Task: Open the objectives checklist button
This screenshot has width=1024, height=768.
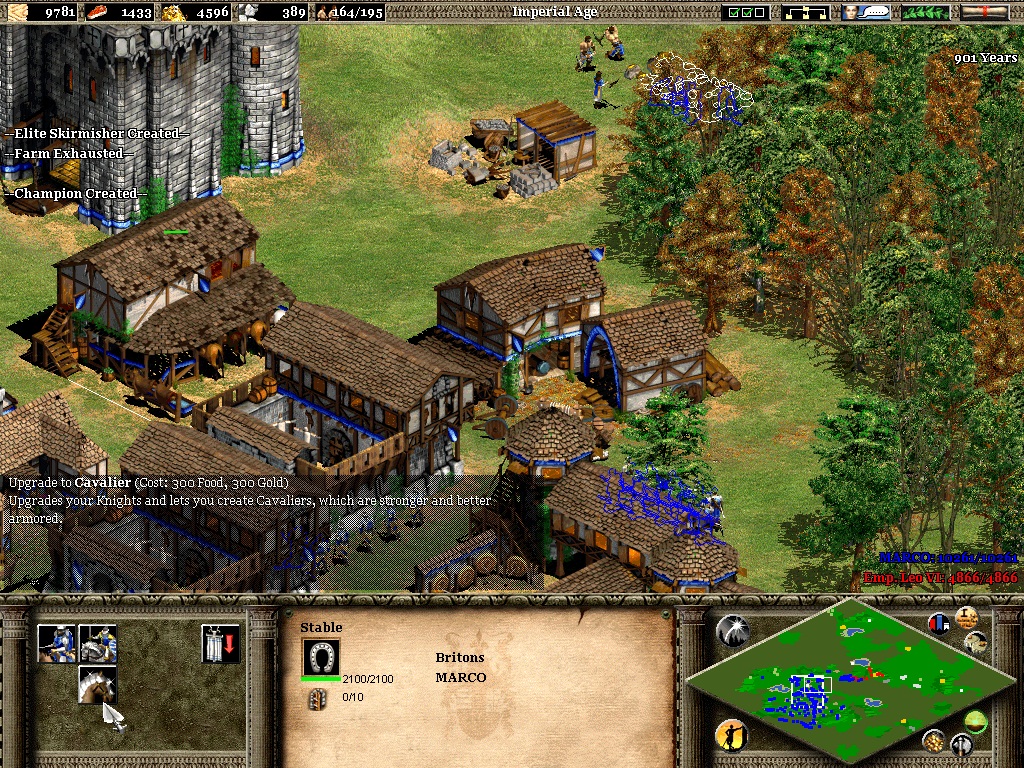Action: point(748,12)
